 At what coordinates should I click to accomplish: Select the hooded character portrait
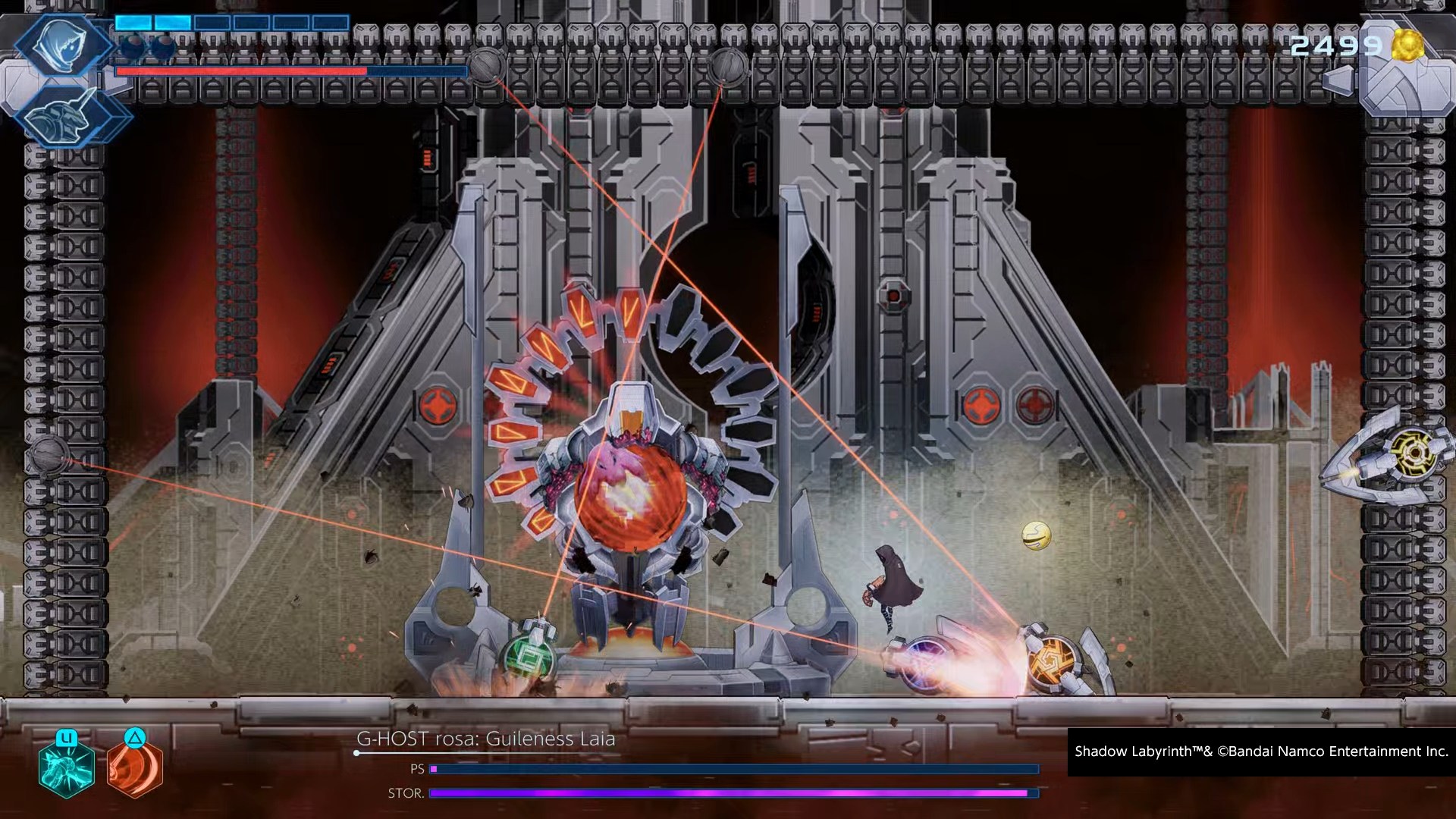point(64,42)
